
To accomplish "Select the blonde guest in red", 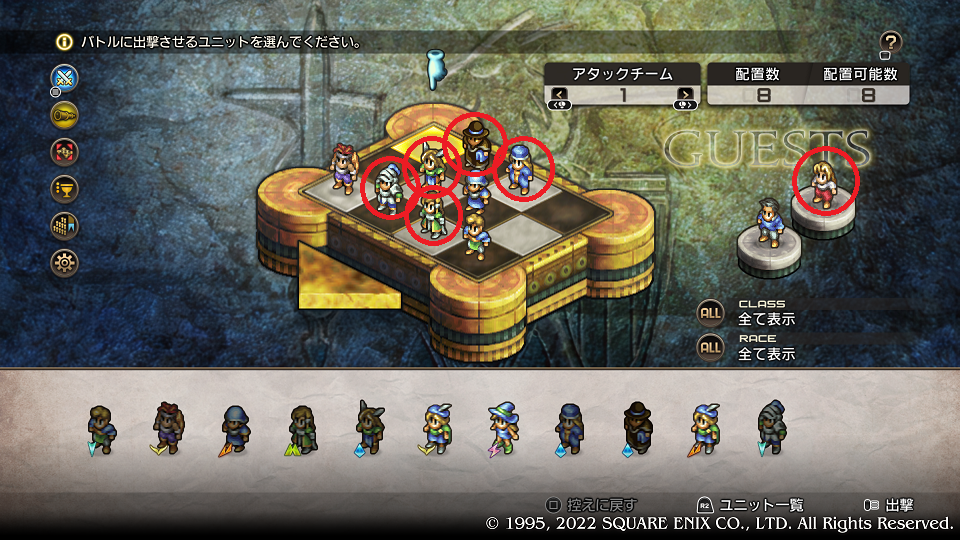I will (x=826, y=181).
